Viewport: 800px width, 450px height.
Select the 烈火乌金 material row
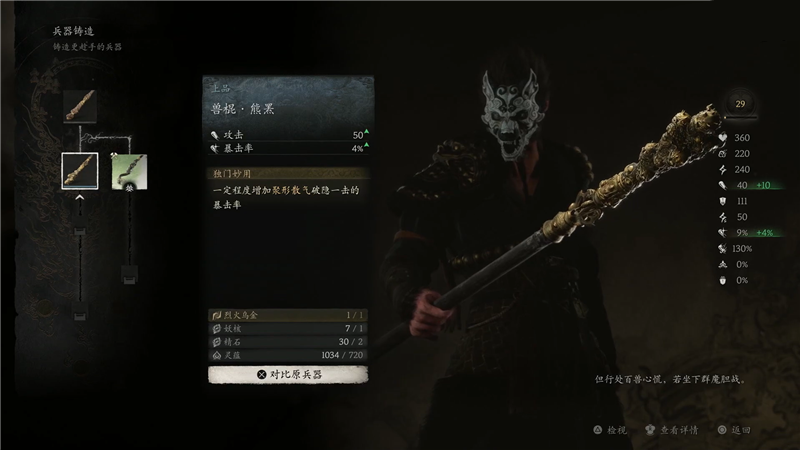coord(288,314)
